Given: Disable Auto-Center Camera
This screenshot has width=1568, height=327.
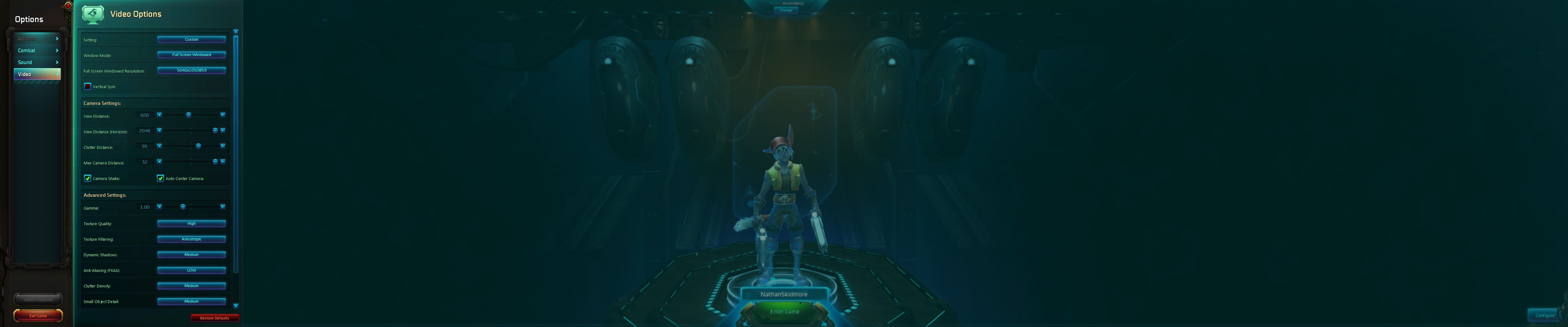Looking at the screenshot, I should 160,178.
